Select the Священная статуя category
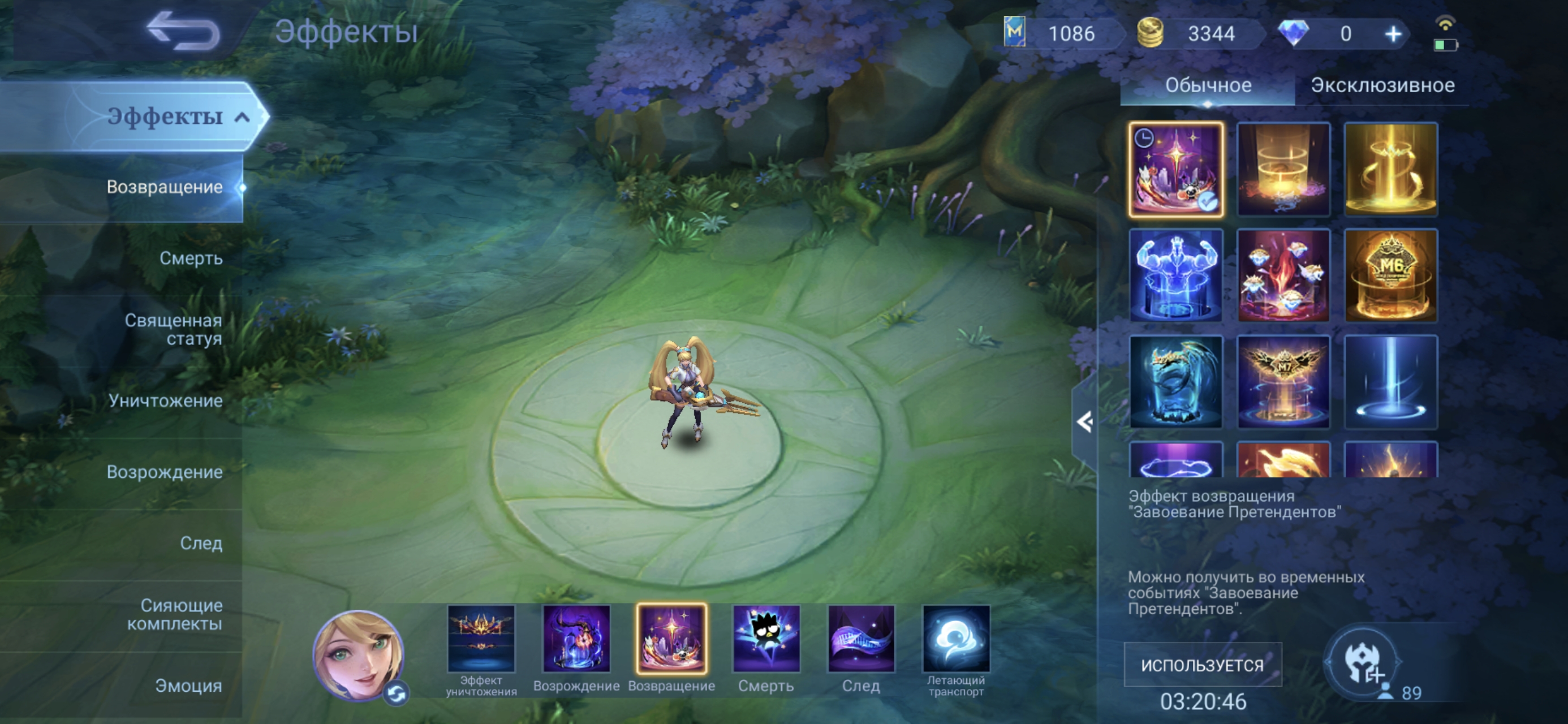 point(174,329)
